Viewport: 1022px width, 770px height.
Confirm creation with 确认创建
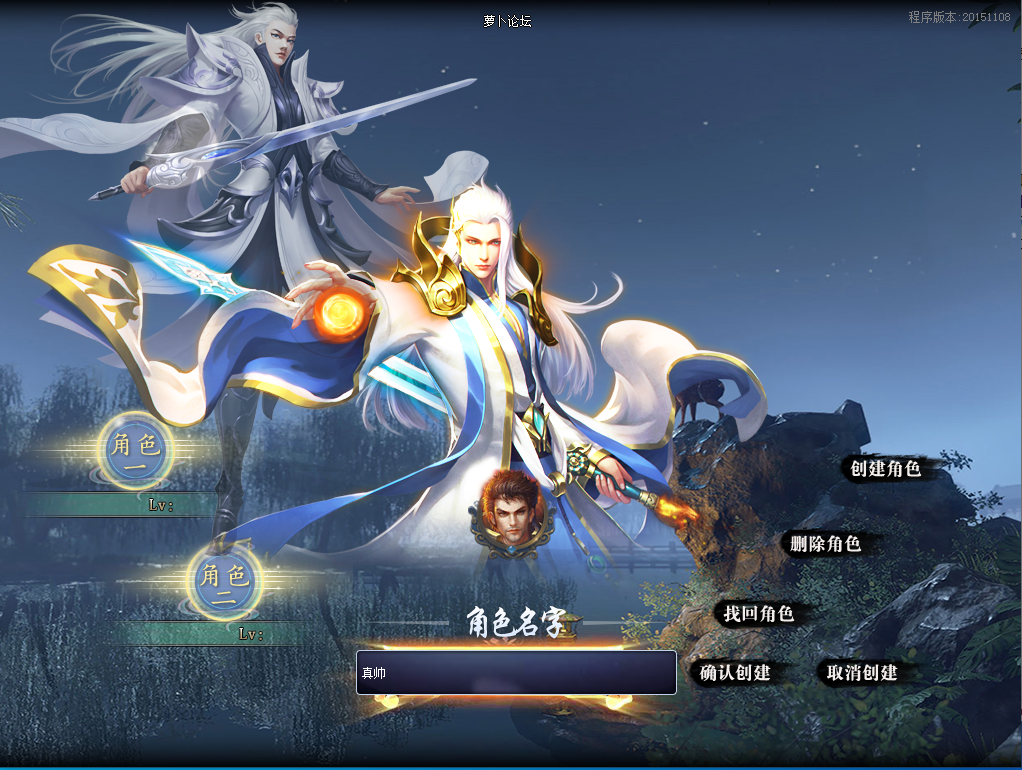point(735,673)
